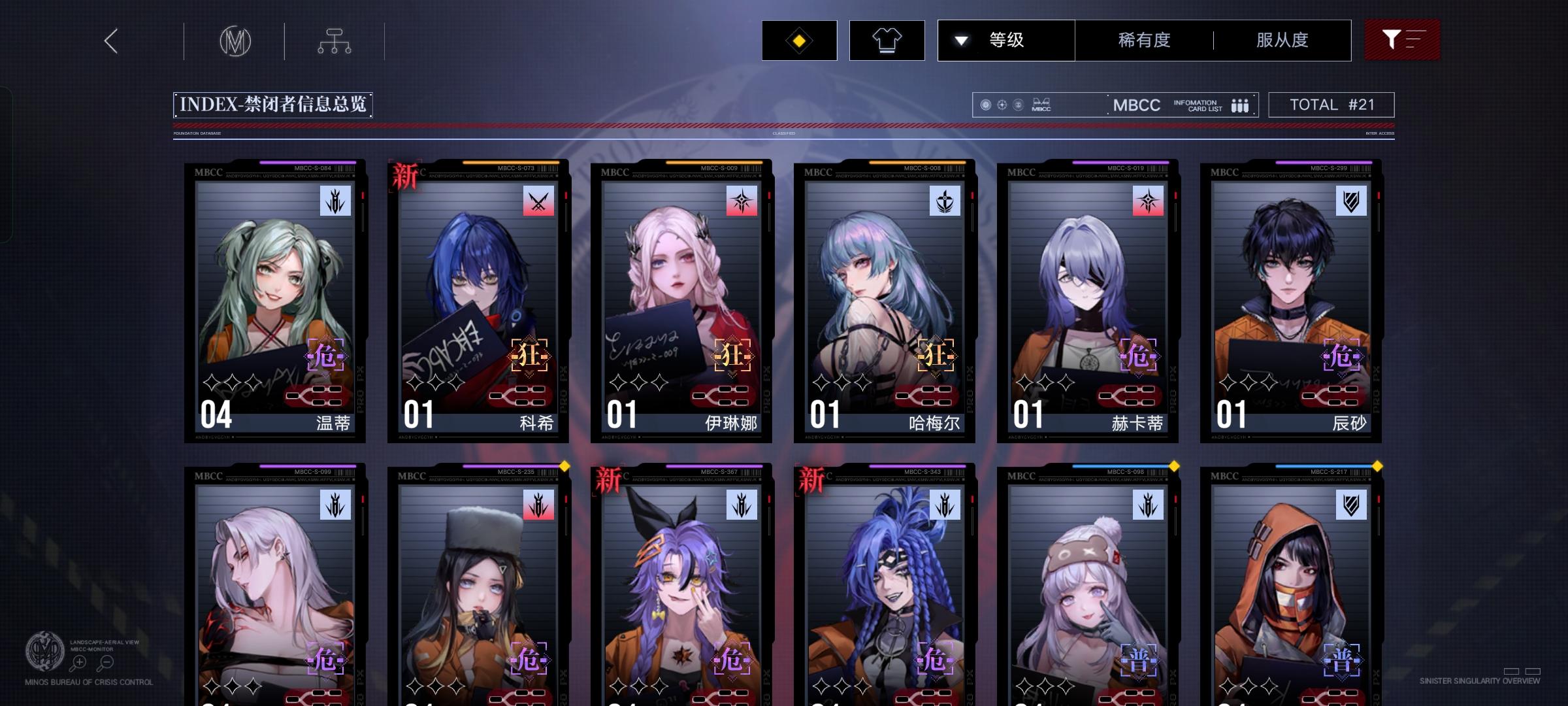Click the zoom-in magnifier icon bottom left
The width and height of the screenshot is (1568, 706).
point(78,662)
